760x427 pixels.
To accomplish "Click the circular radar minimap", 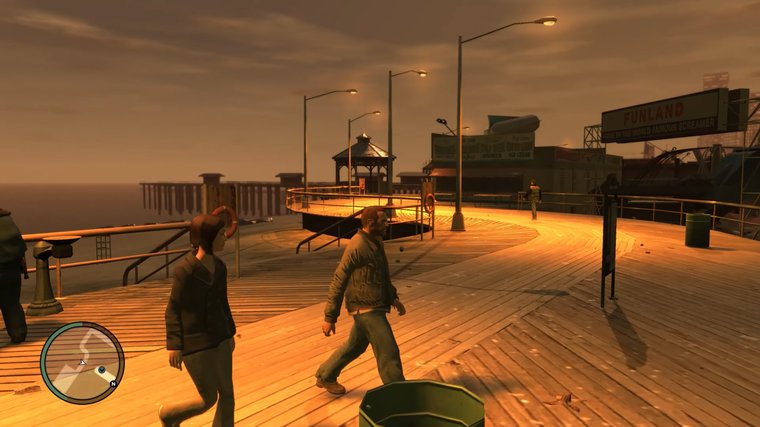I will point(82,362).
